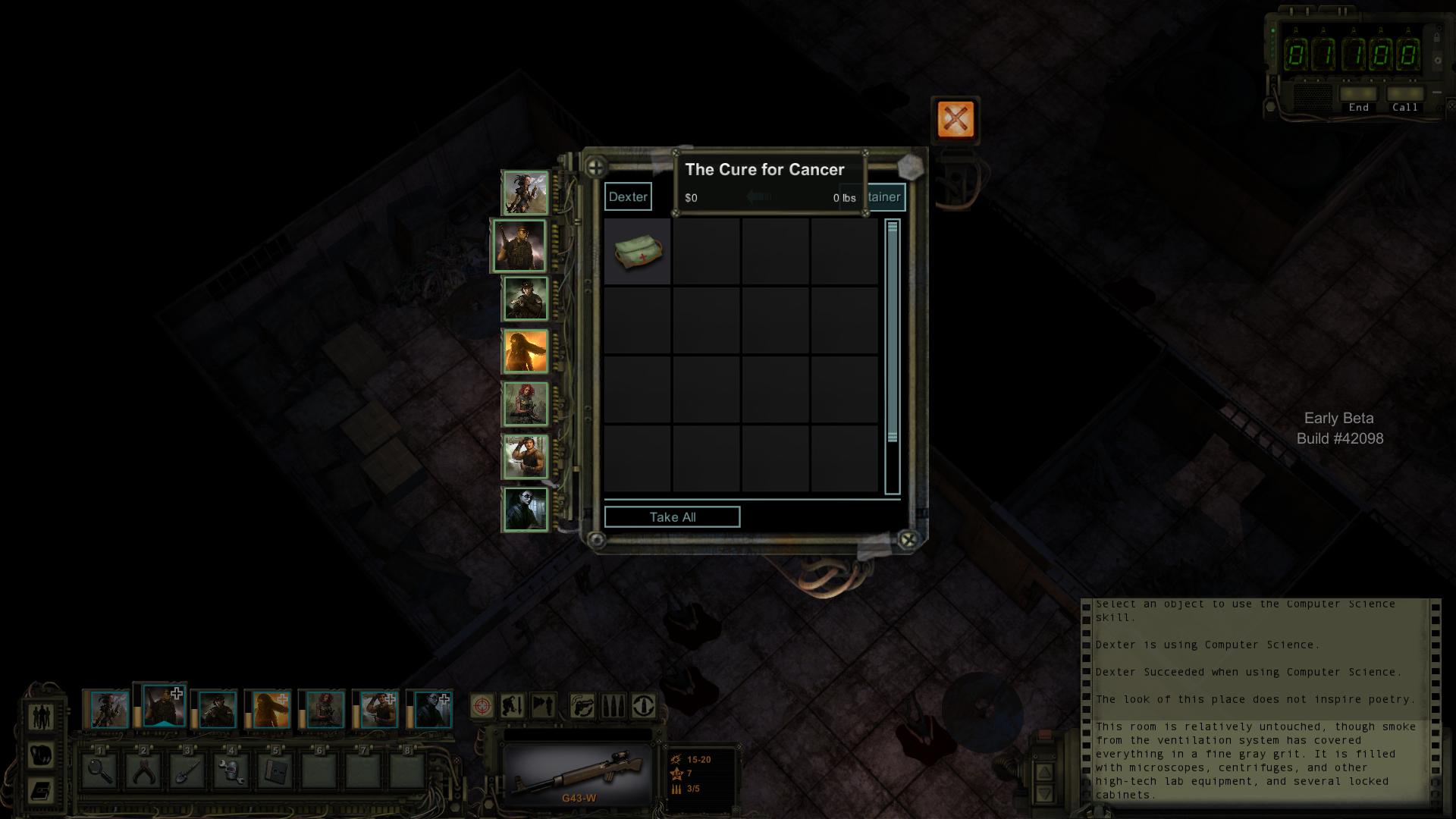Activate the pliers skill in hotbar slot 2
The width and height of the screenshot is (1456, 819).
[144, 772]
